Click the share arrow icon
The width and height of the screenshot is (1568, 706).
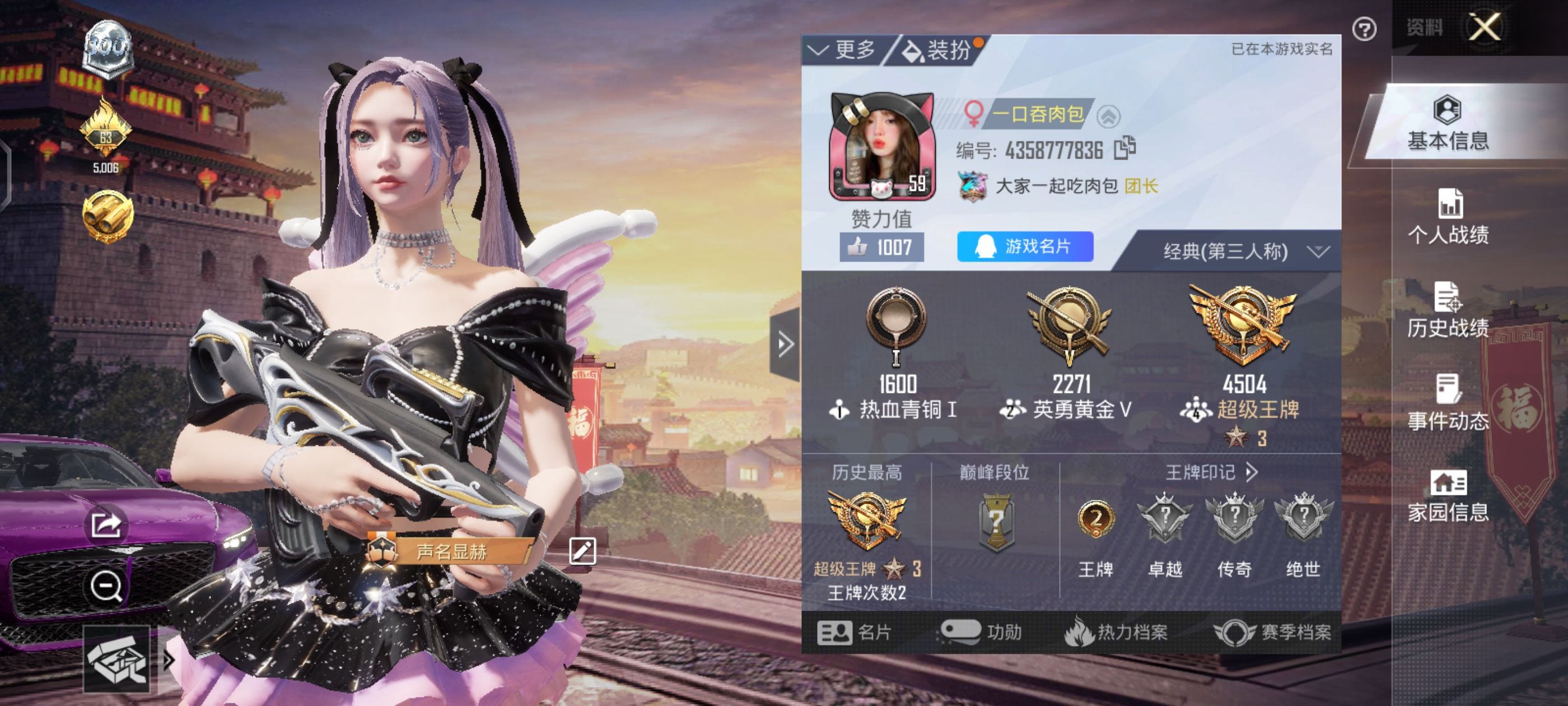pos(106,524)
